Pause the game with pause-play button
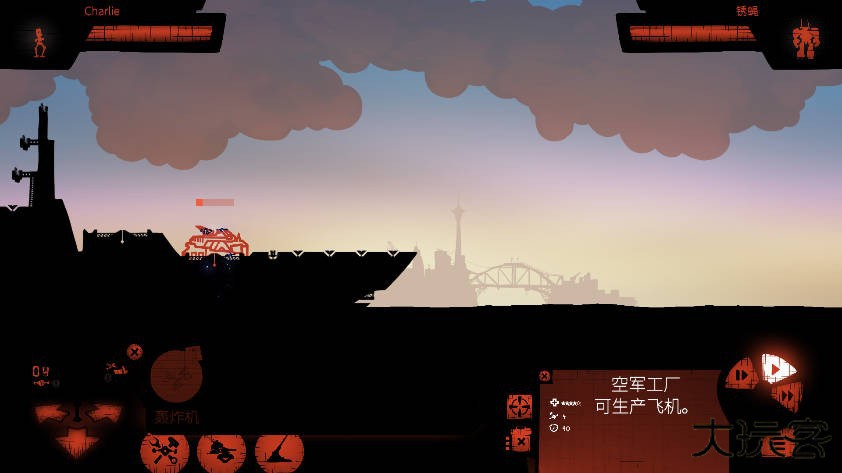This screenshot has width=842, height=473. coord(741,376)
